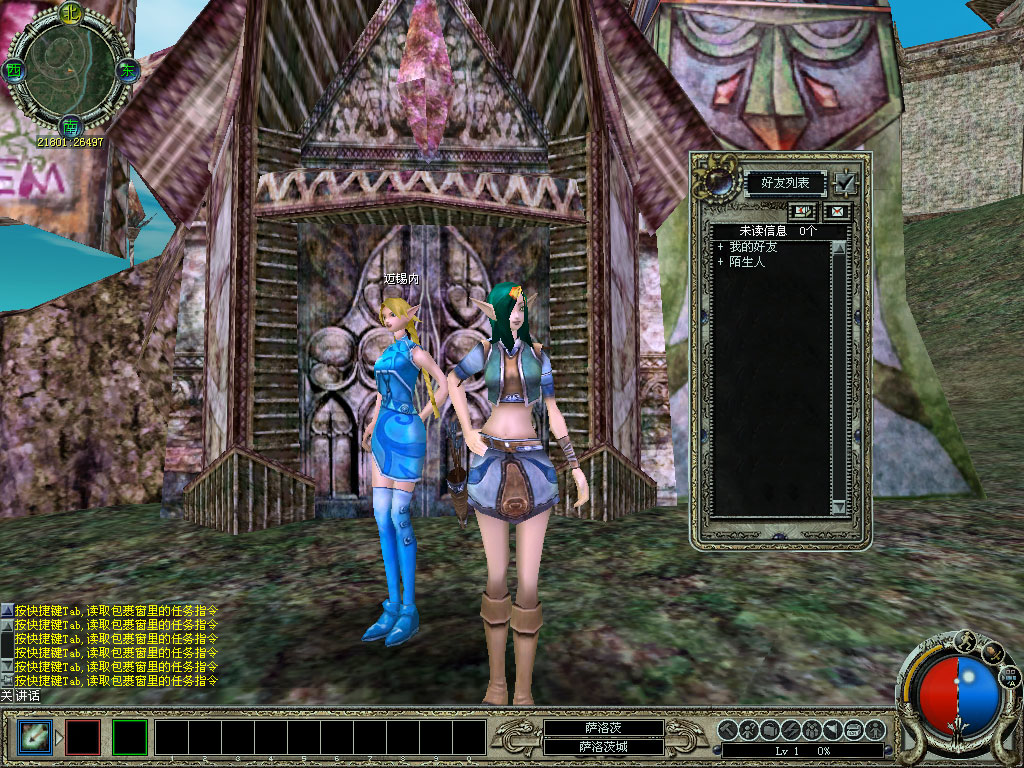Viewport: 1024px width, 768px height.
Task: Click the 关 chat close button
Action: click(x=6, y=695)
